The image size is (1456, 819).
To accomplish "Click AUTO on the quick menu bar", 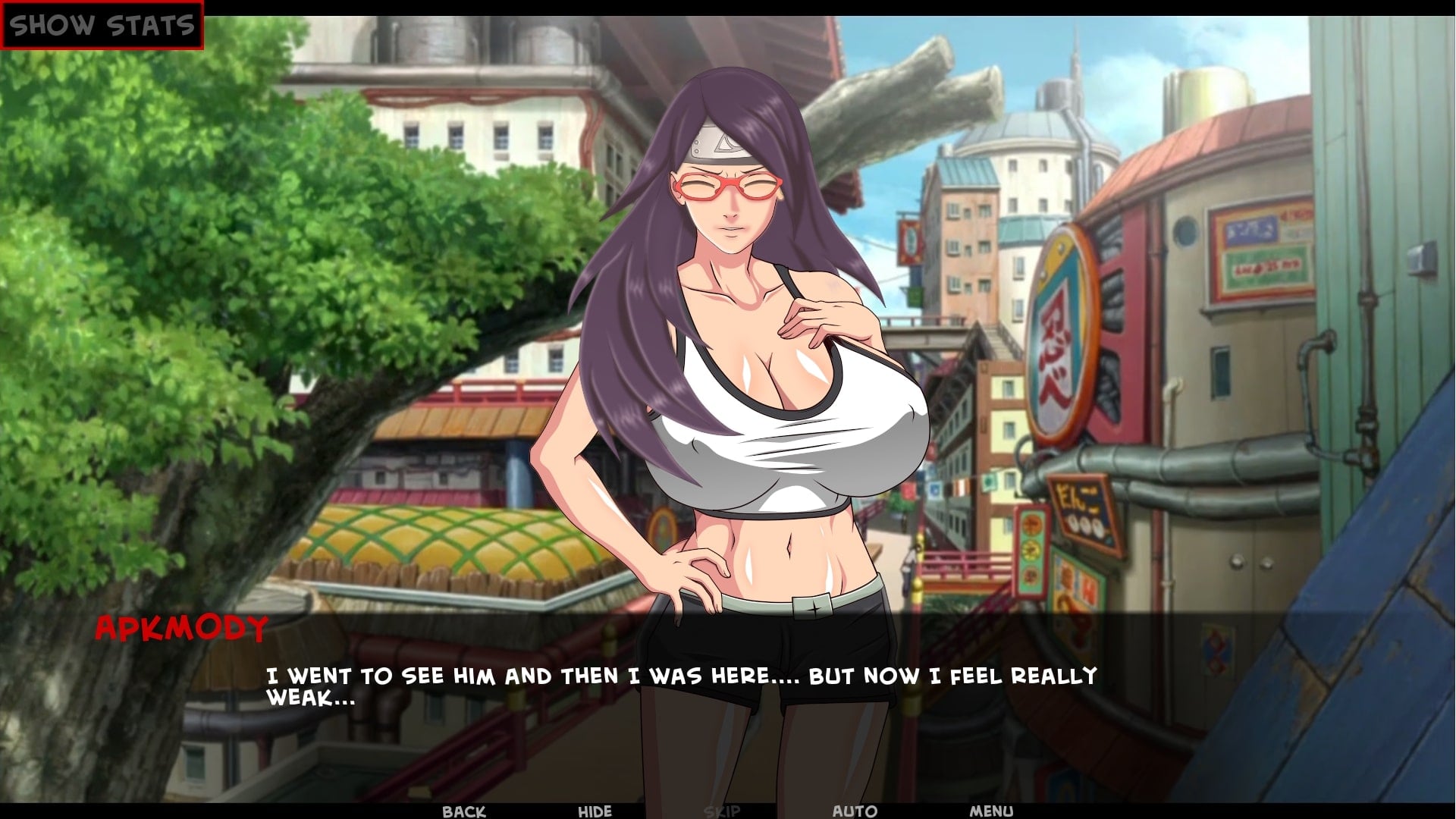I will [x=852, y=810].
